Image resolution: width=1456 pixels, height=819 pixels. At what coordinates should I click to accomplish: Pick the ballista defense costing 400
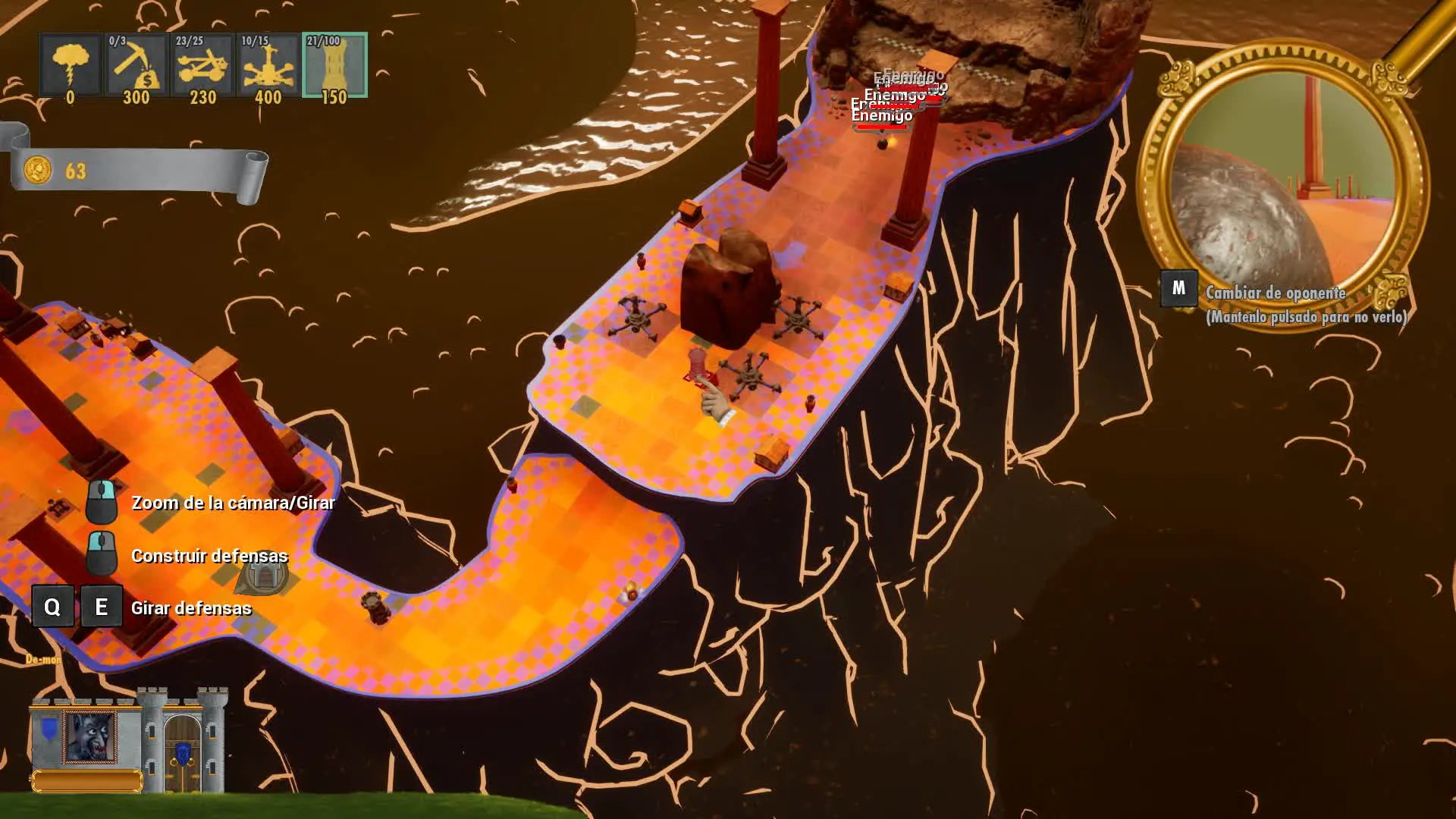(268, 66)
